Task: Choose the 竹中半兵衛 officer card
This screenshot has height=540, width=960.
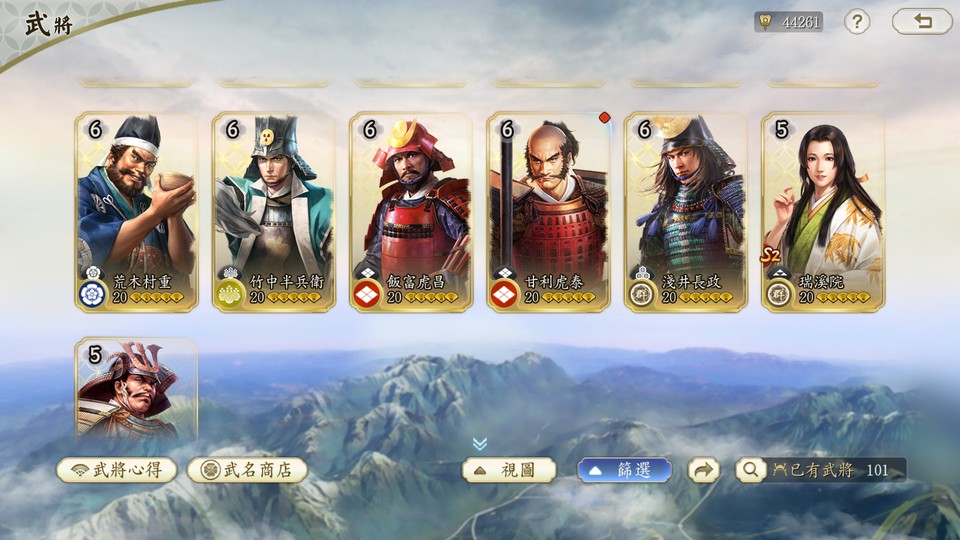Action: pyautogui.click(x=273, y=212)
